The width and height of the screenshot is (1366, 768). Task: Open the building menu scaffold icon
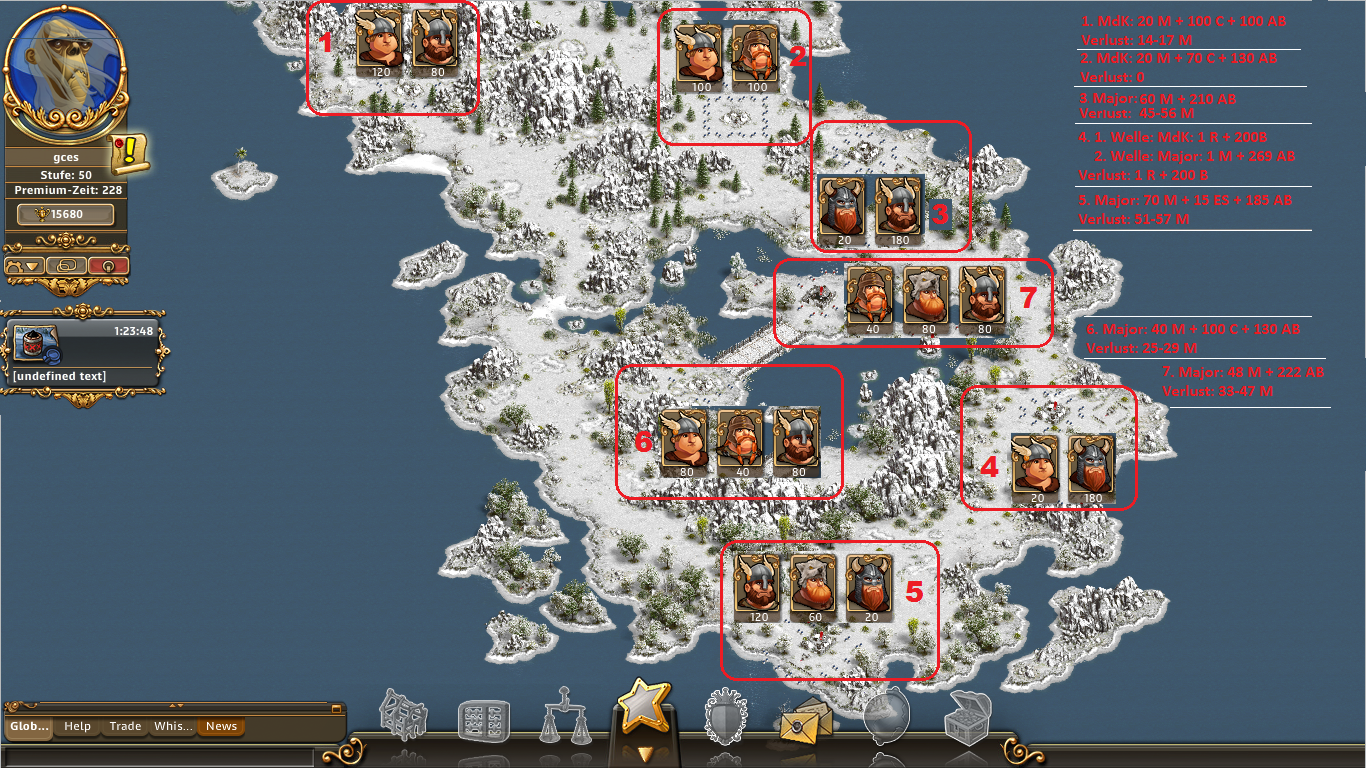403,717
